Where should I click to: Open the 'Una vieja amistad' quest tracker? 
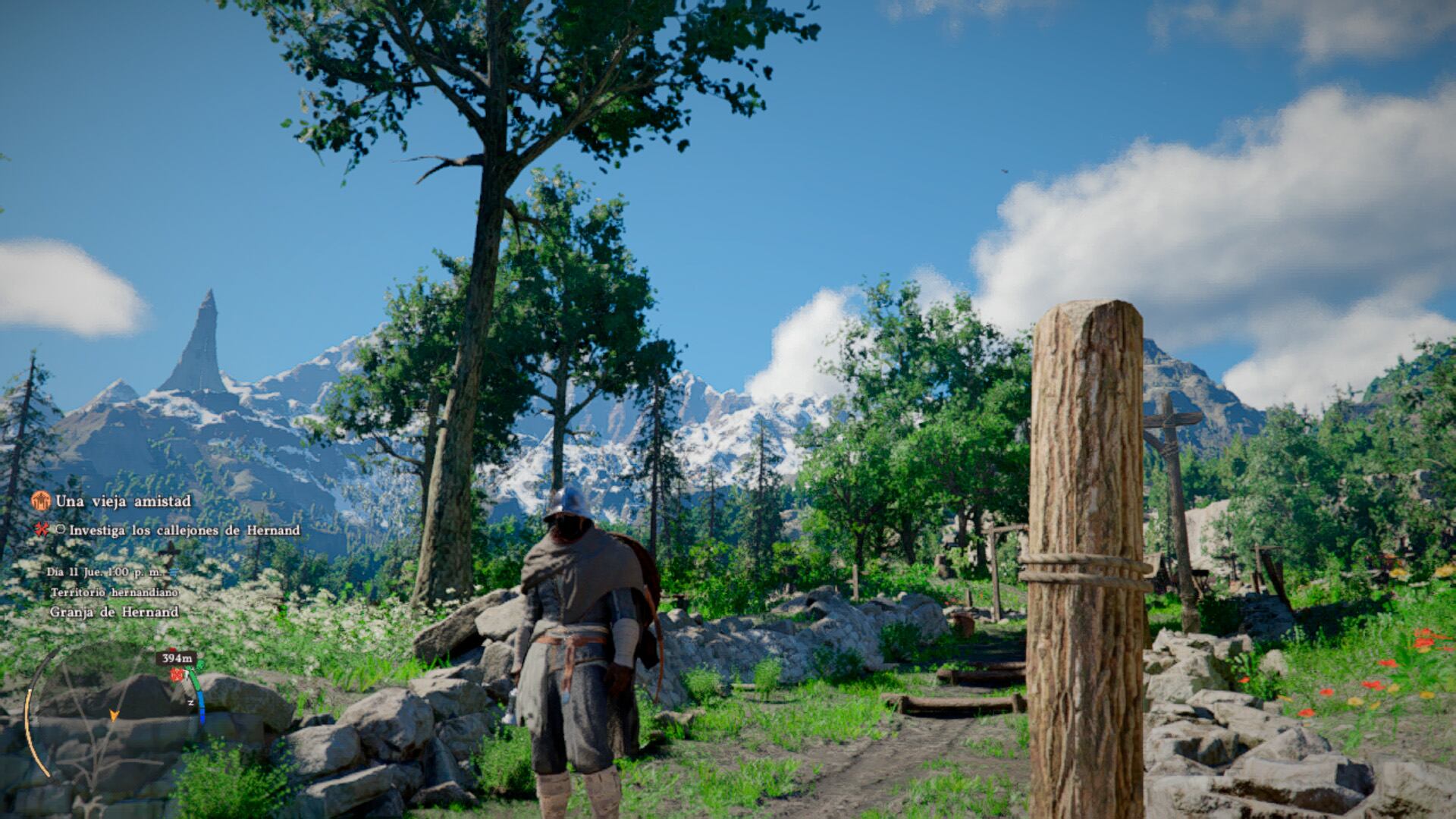pyautogui.click(x=123, y=501)
